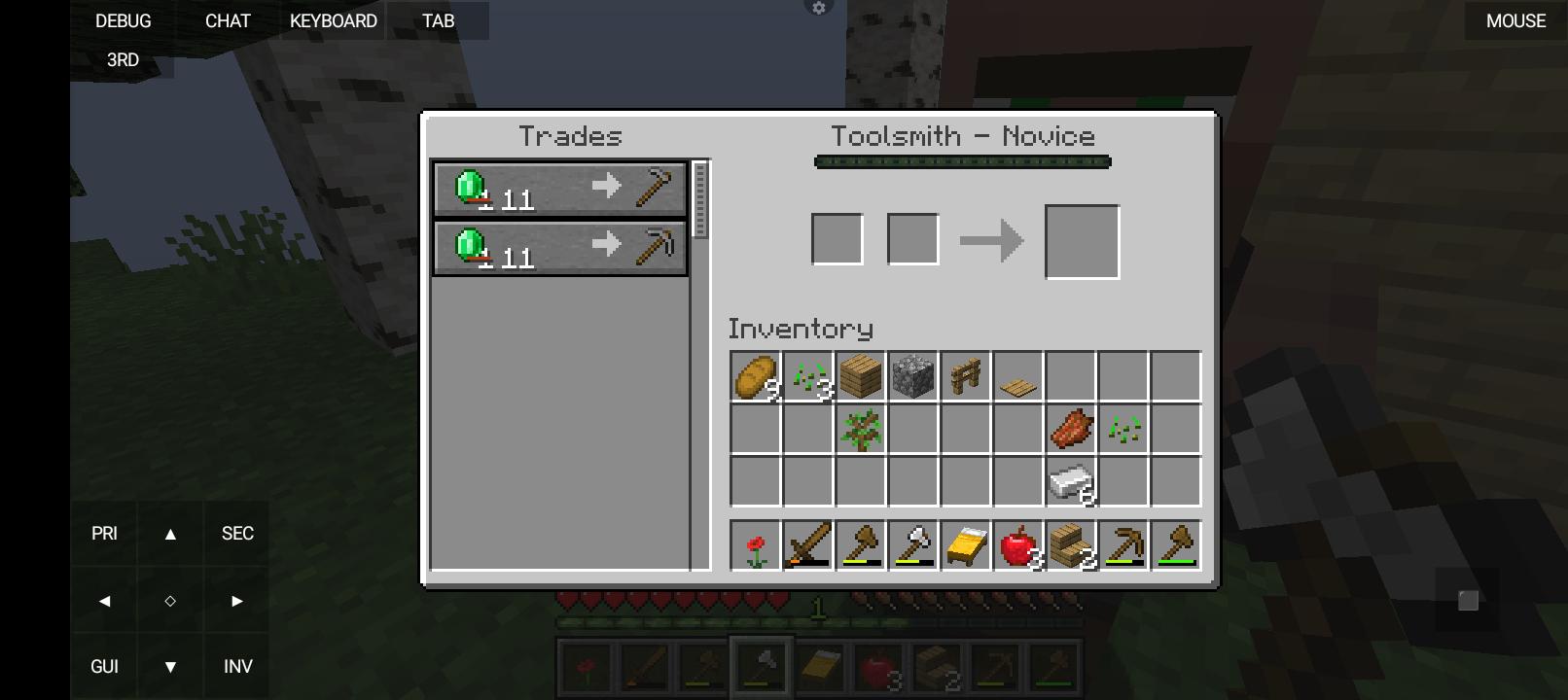Select the apples in the hotbar

(1018, 544)
